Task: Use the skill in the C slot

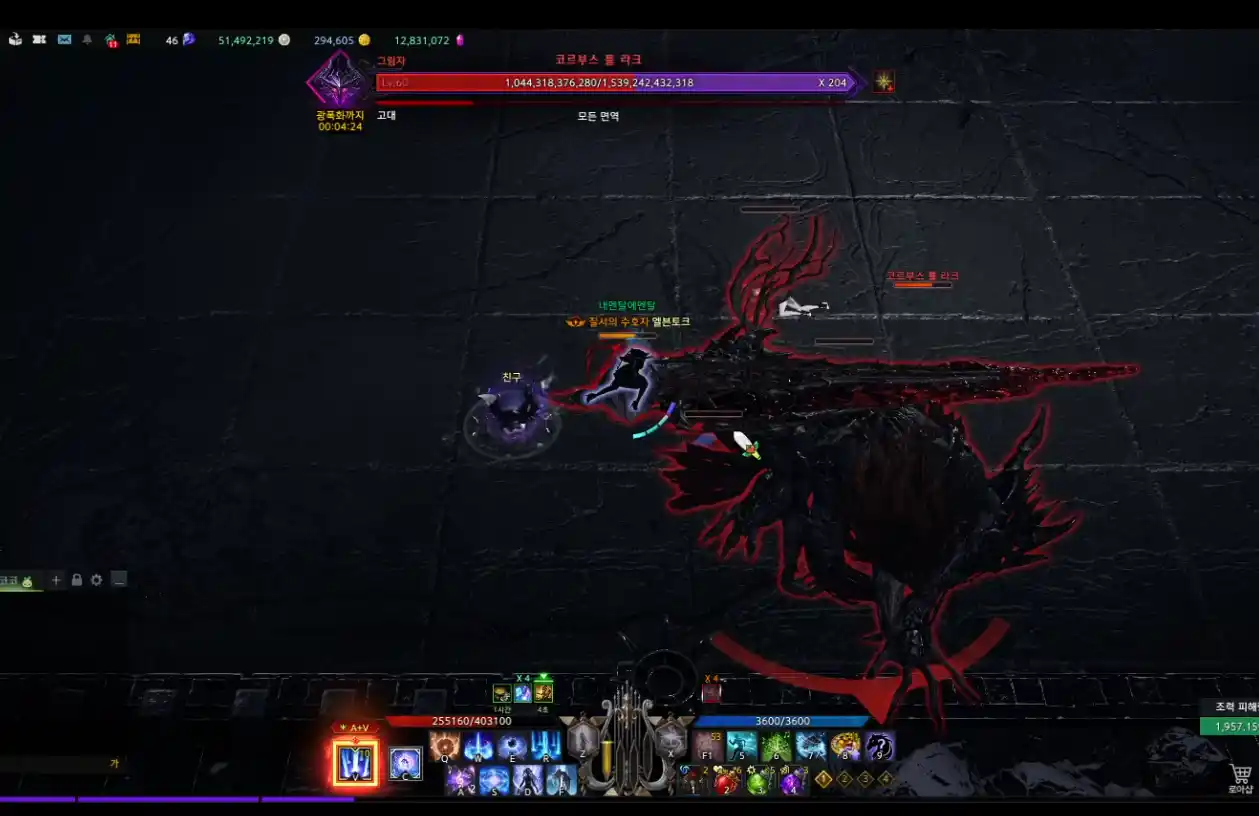Action: (x=405, y=763)
